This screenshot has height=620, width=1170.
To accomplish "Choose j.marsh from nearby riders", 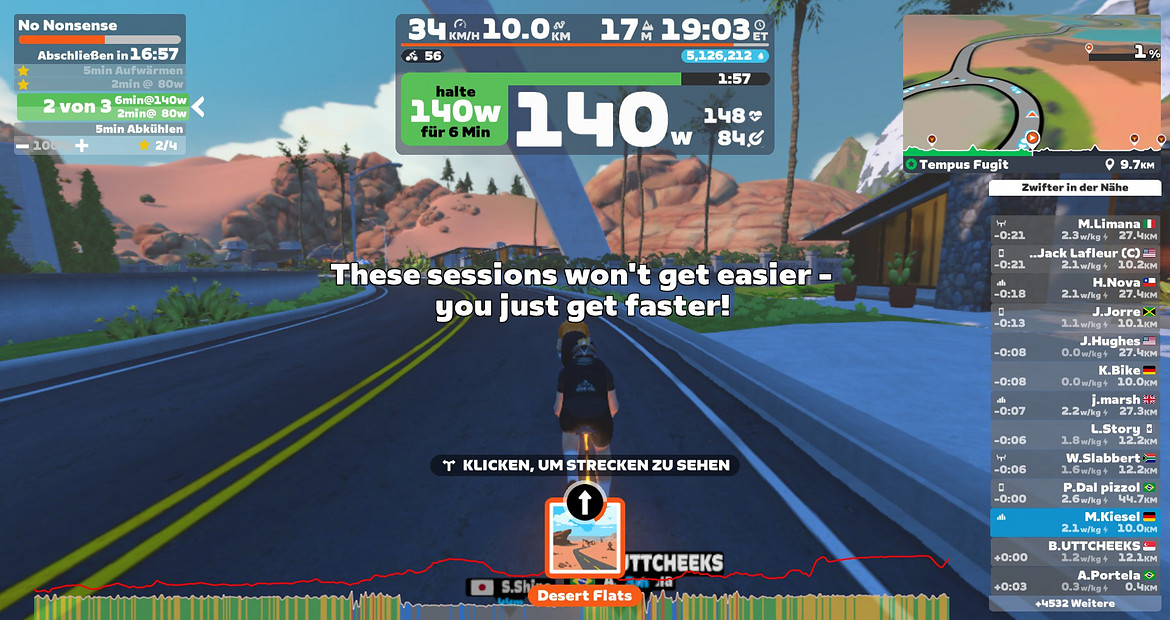I will [1075, 405].
